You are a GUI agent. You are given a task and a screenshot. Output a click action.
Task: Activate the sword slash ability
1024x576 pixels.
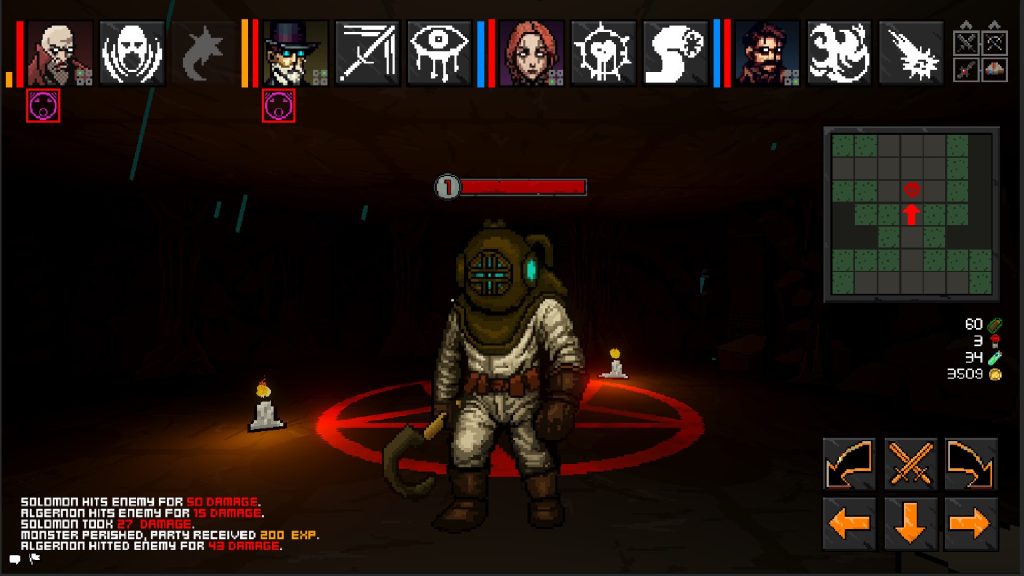pyautogui.click(x=367, y=53)
